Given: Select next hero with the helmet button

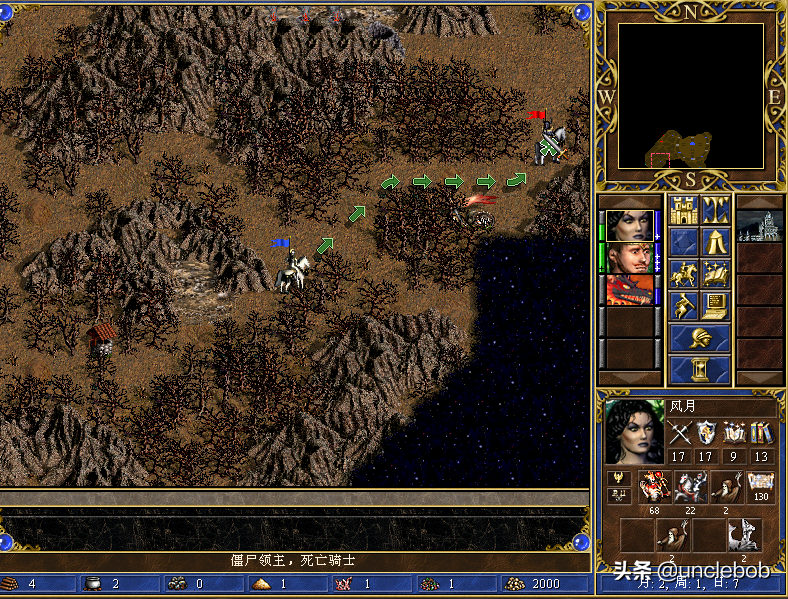Looking at the screenshot, I should (699, 338).
